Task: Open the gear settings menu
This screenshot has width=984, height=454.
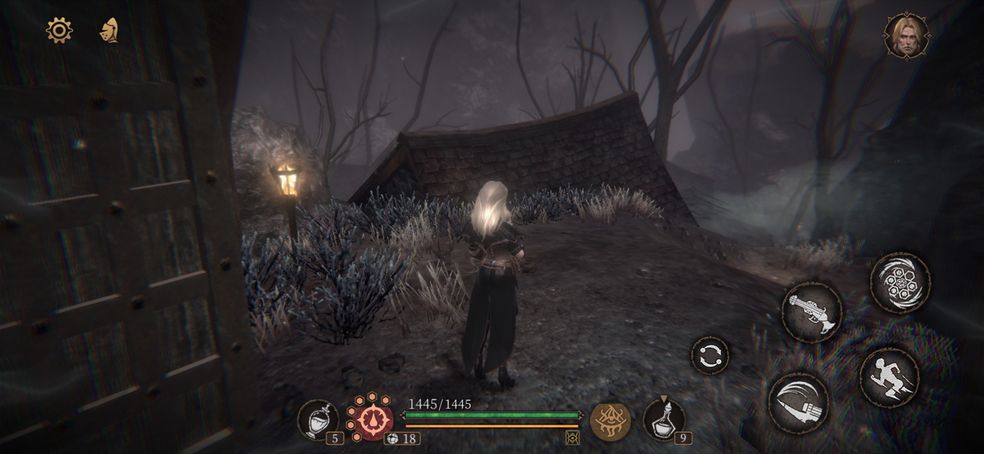Action: point(59,30)
